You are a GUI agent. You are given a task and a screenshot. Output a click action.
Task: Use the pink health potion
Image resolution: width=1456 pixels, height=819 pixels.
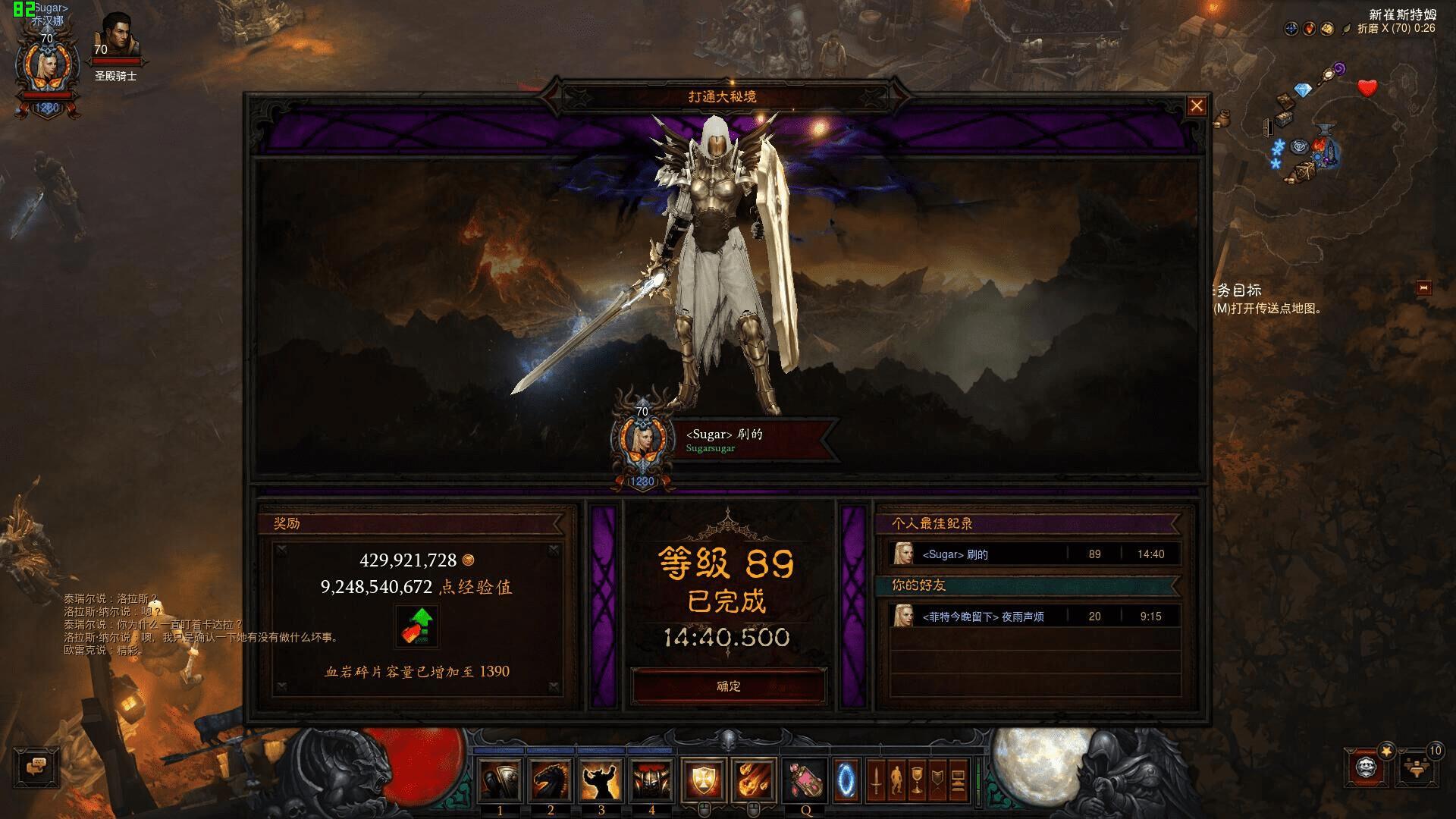pos(805,780)
